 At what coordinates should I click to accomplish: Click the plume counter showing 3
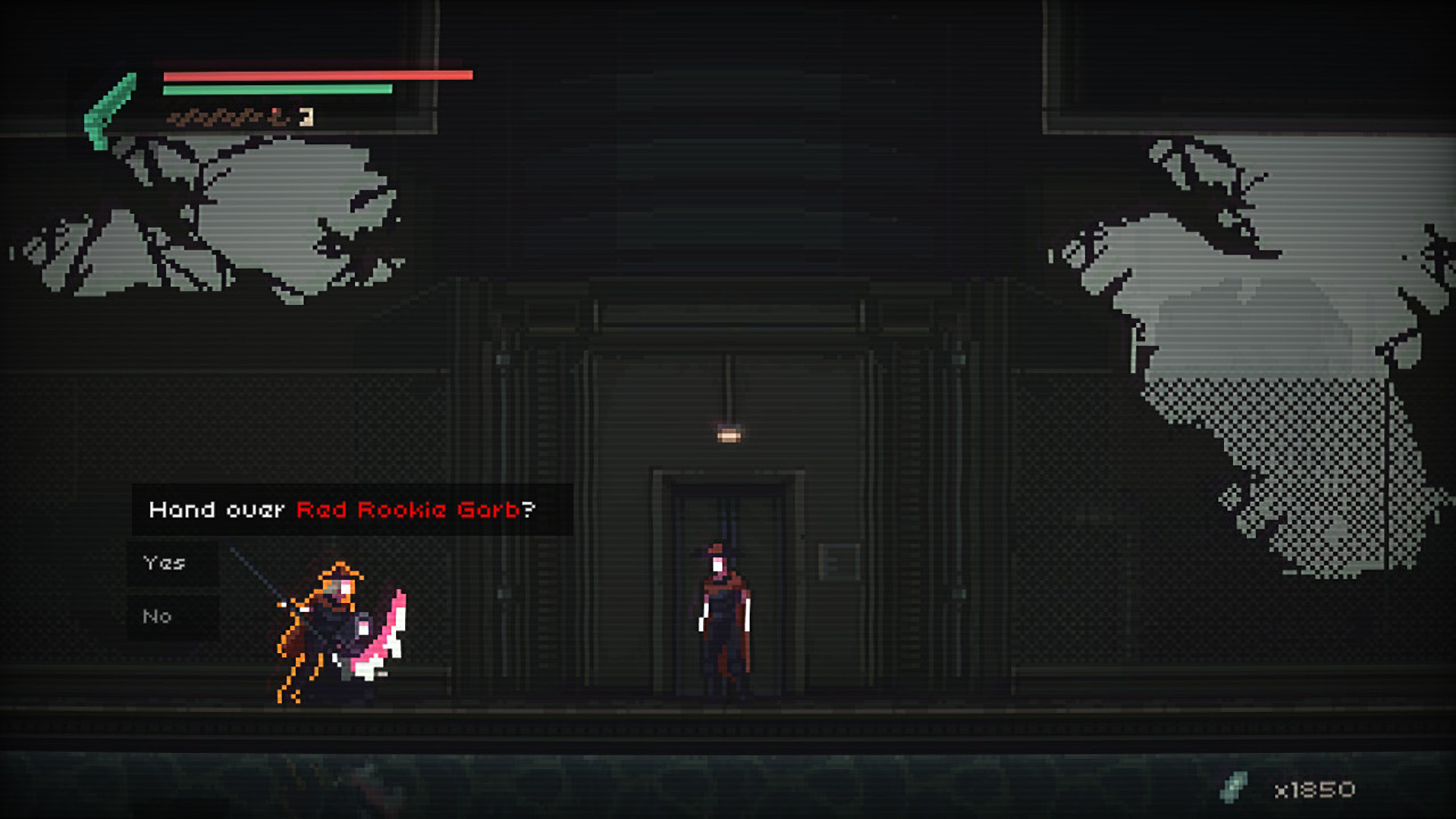(306, 118)
